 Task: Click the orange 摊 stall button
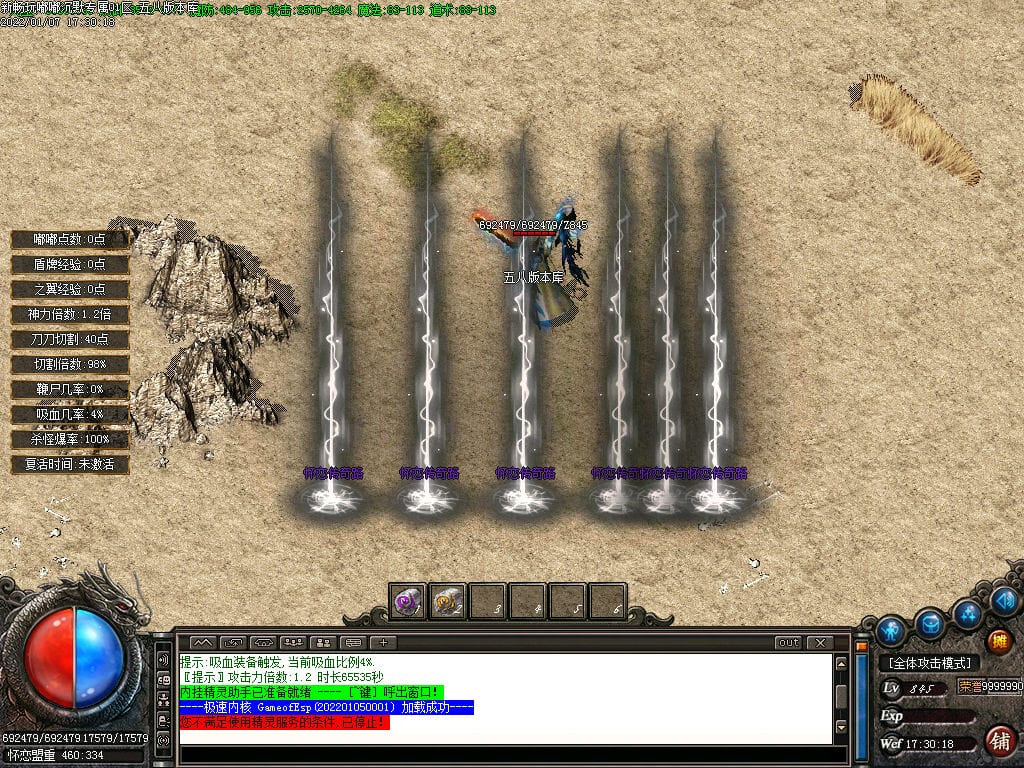pos(998,641)
